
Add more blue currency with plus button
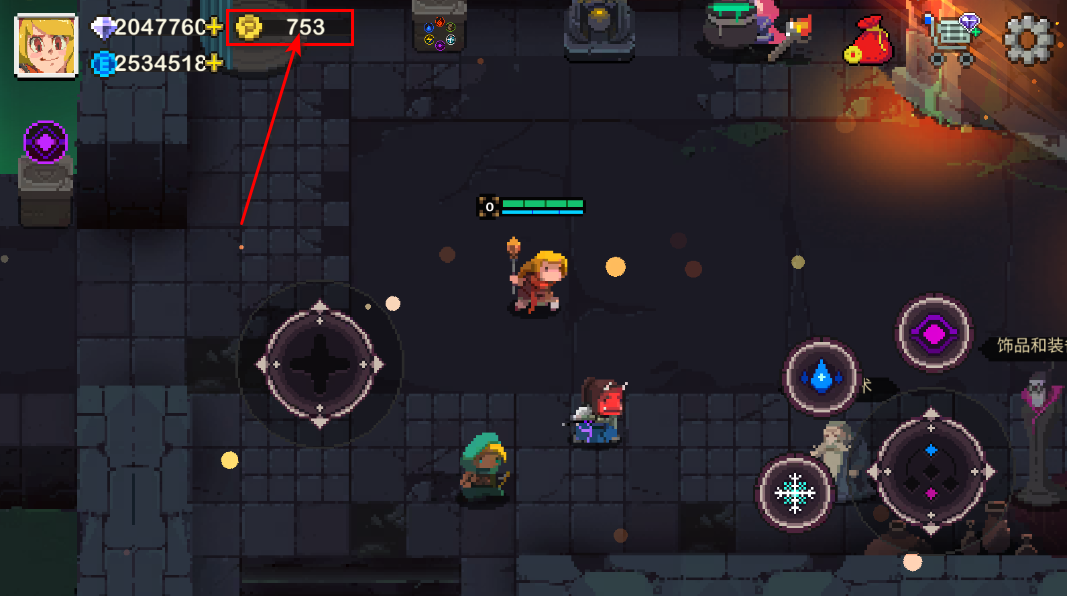click(x=214, y=63)
